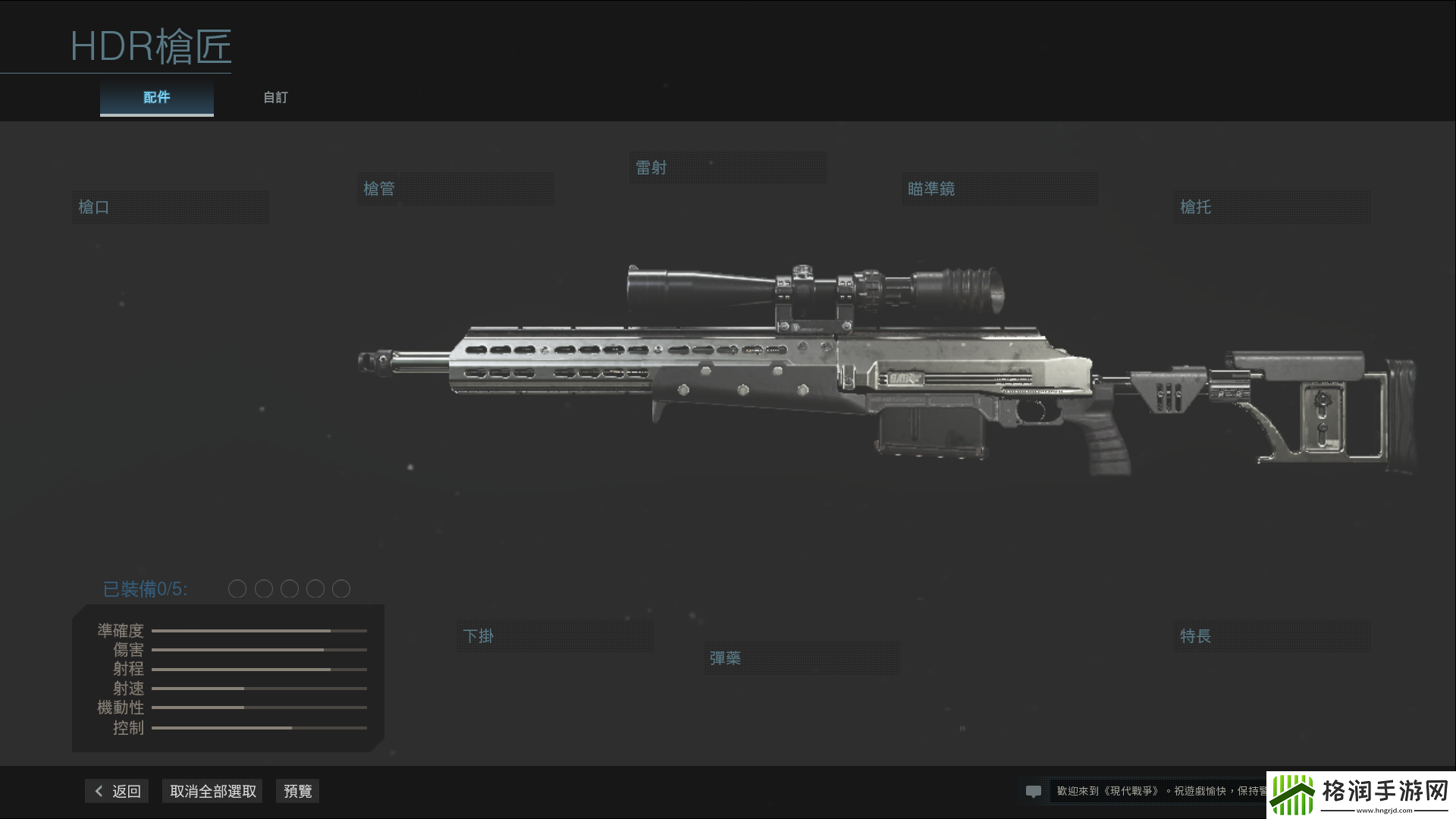Select the 槍托 stock attachment slot

1271,206
